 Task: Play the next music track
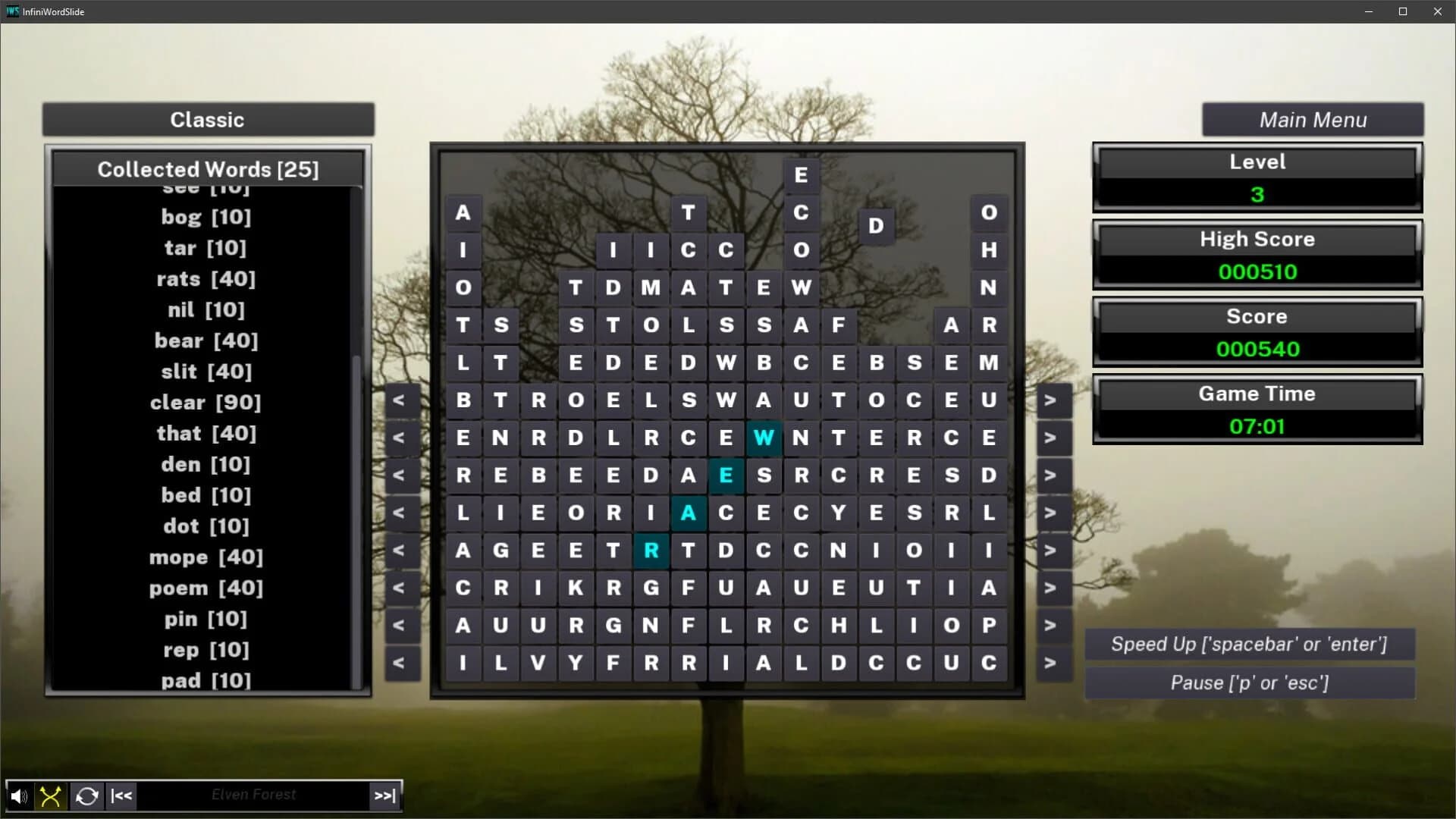(x=384, y=795)
